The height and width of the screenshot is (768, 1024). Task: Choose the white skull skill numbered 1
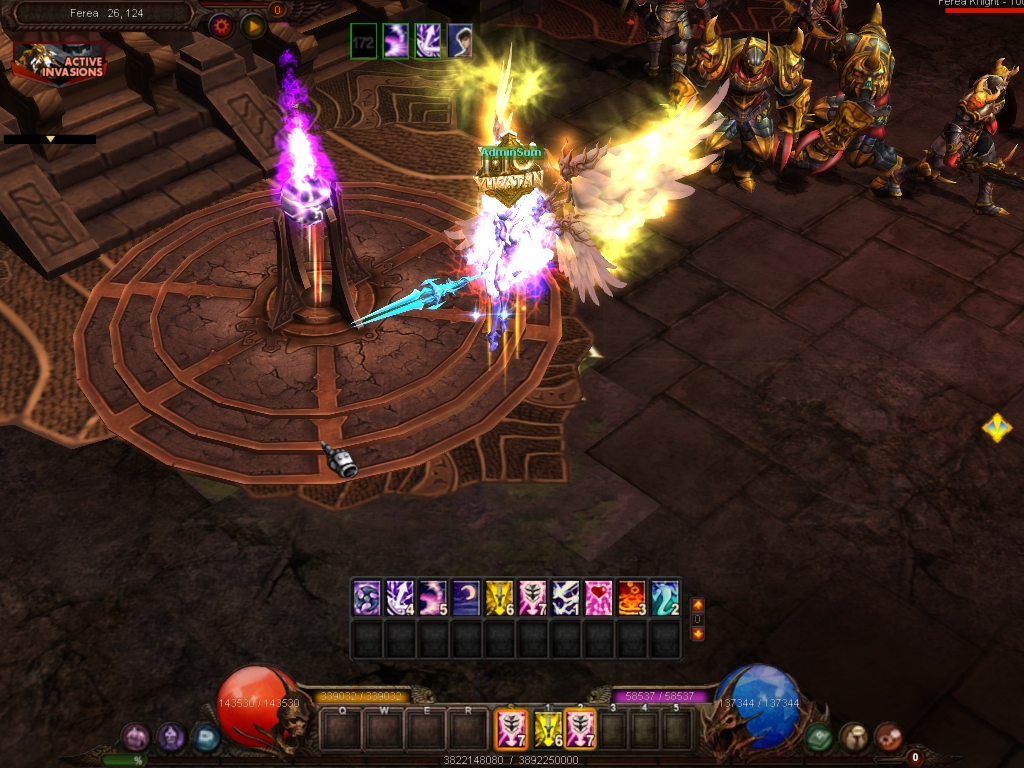565,597
